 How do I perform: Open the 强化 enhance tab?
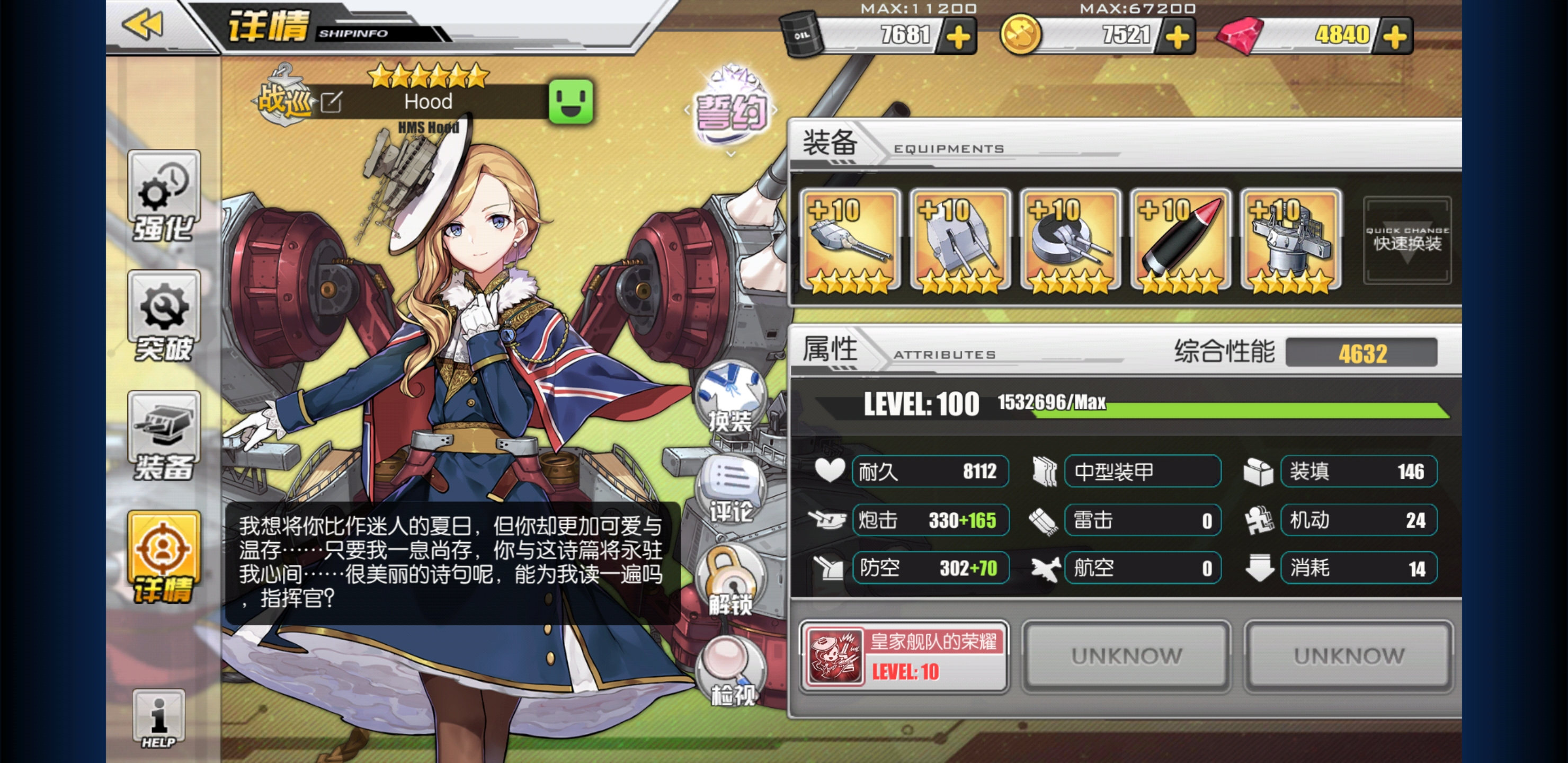pos(164,196)
